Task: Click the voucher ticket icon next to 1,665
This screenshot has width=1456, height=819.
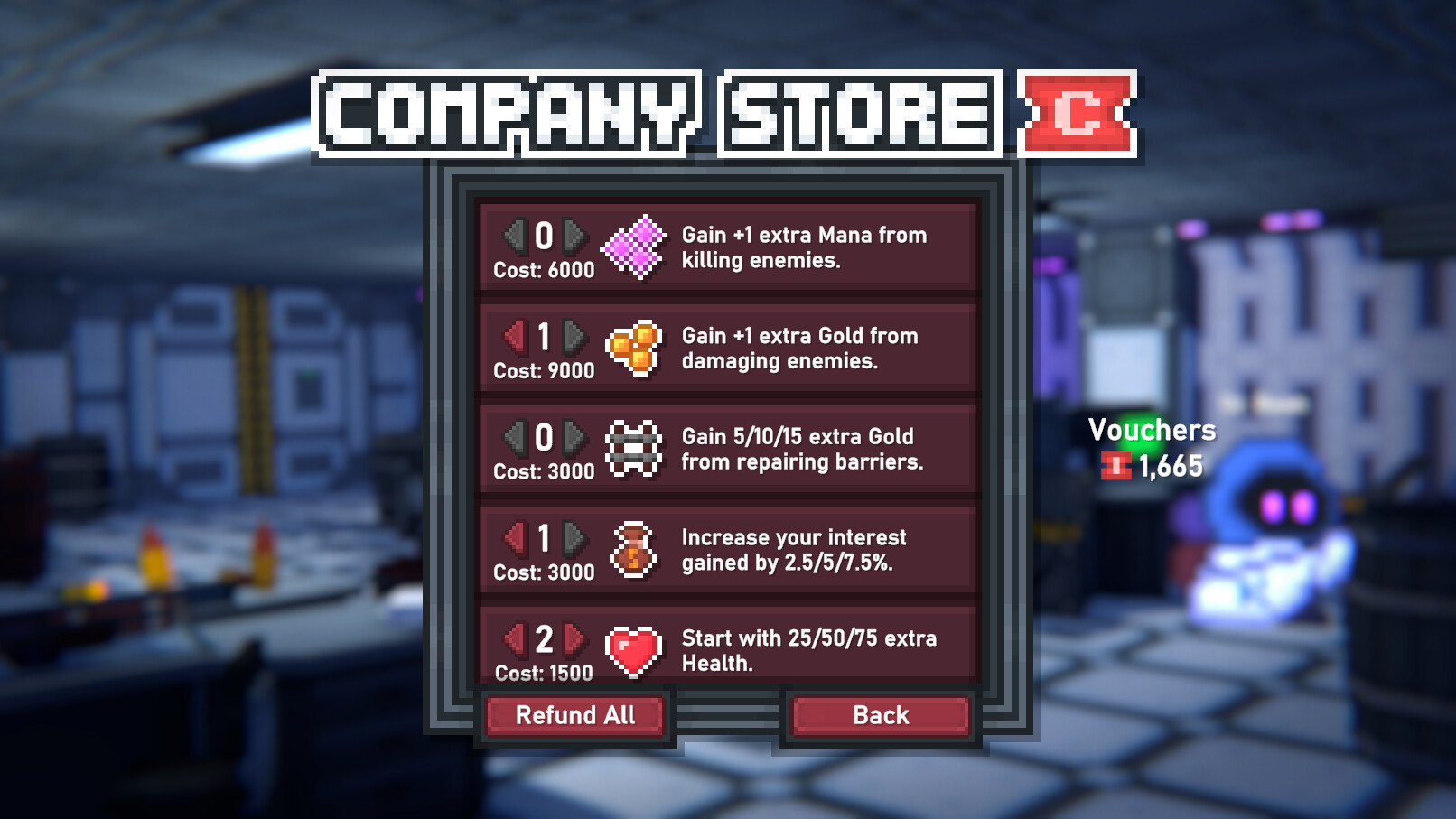Action: (x=1116, y=466)
